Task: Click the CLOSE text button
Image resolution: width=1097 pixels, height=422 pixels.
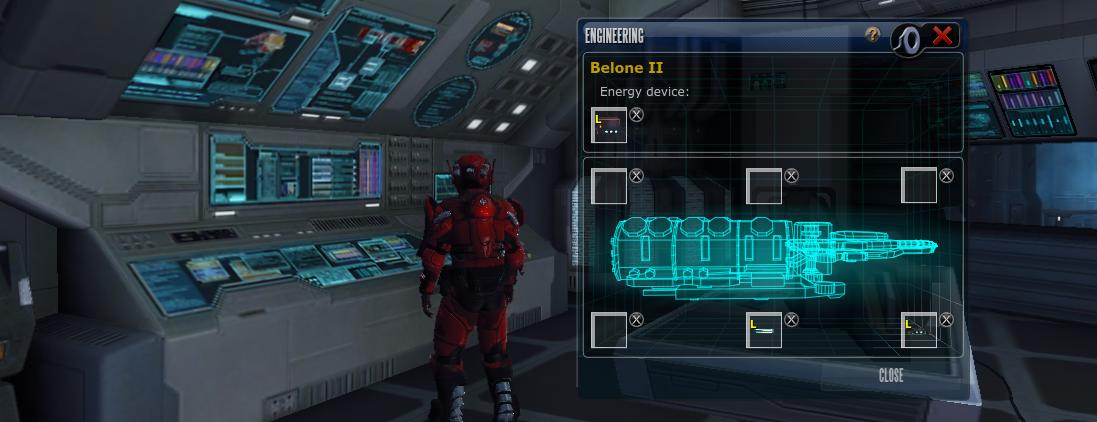Action: pos(891,376)
